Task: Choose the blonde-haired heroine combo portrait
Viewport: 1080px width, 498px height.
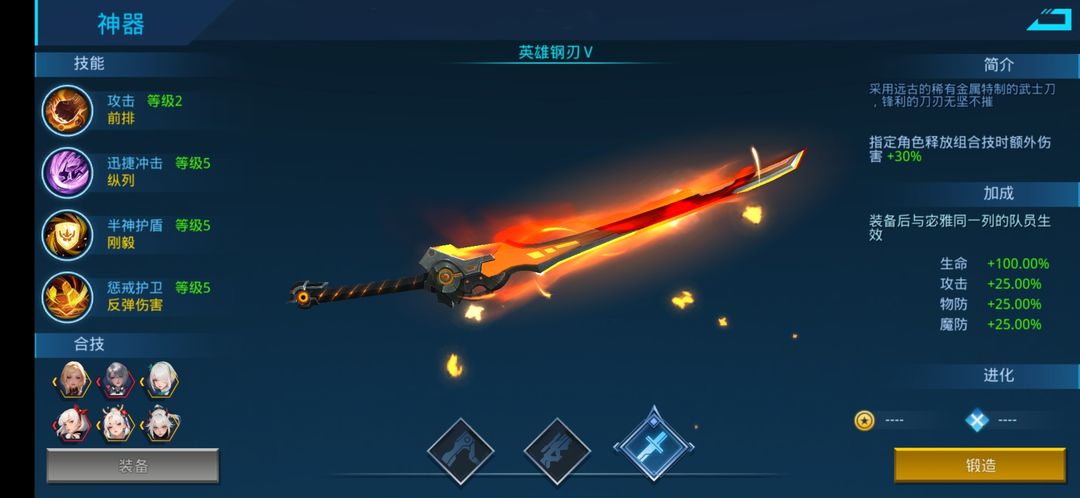Action: tap(74, 380)
